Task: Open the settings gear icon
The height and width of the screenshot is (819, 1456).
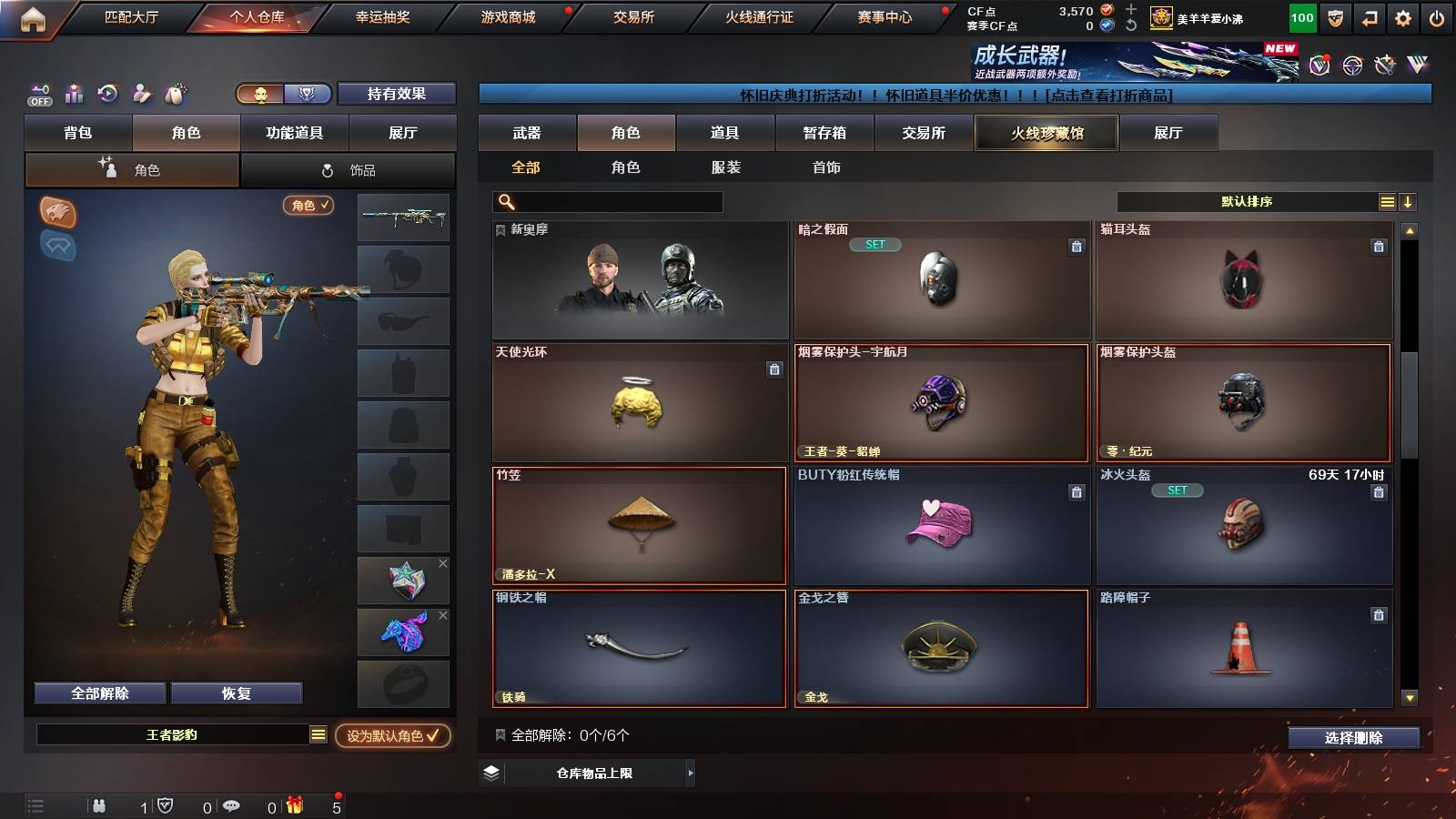Action: pos(1402,16)
